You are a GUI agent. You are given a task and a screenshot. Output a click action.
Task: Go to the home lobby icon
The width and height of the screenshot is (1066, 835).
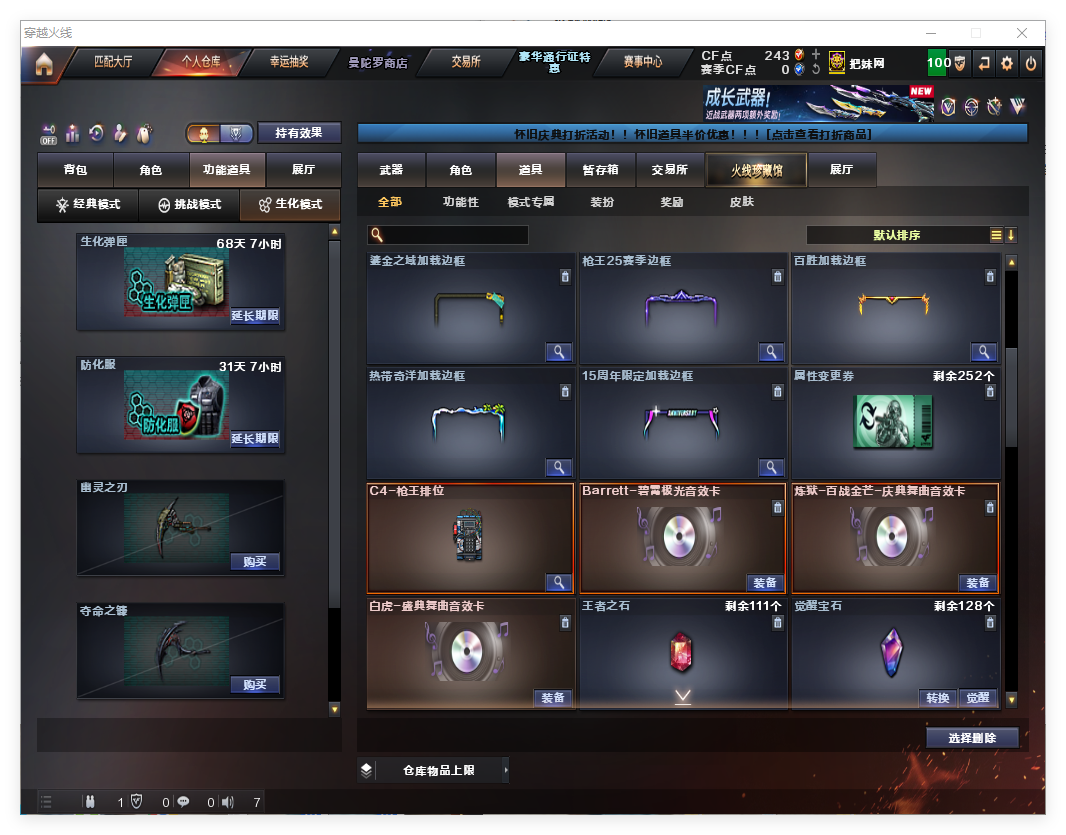coord(43,65)
